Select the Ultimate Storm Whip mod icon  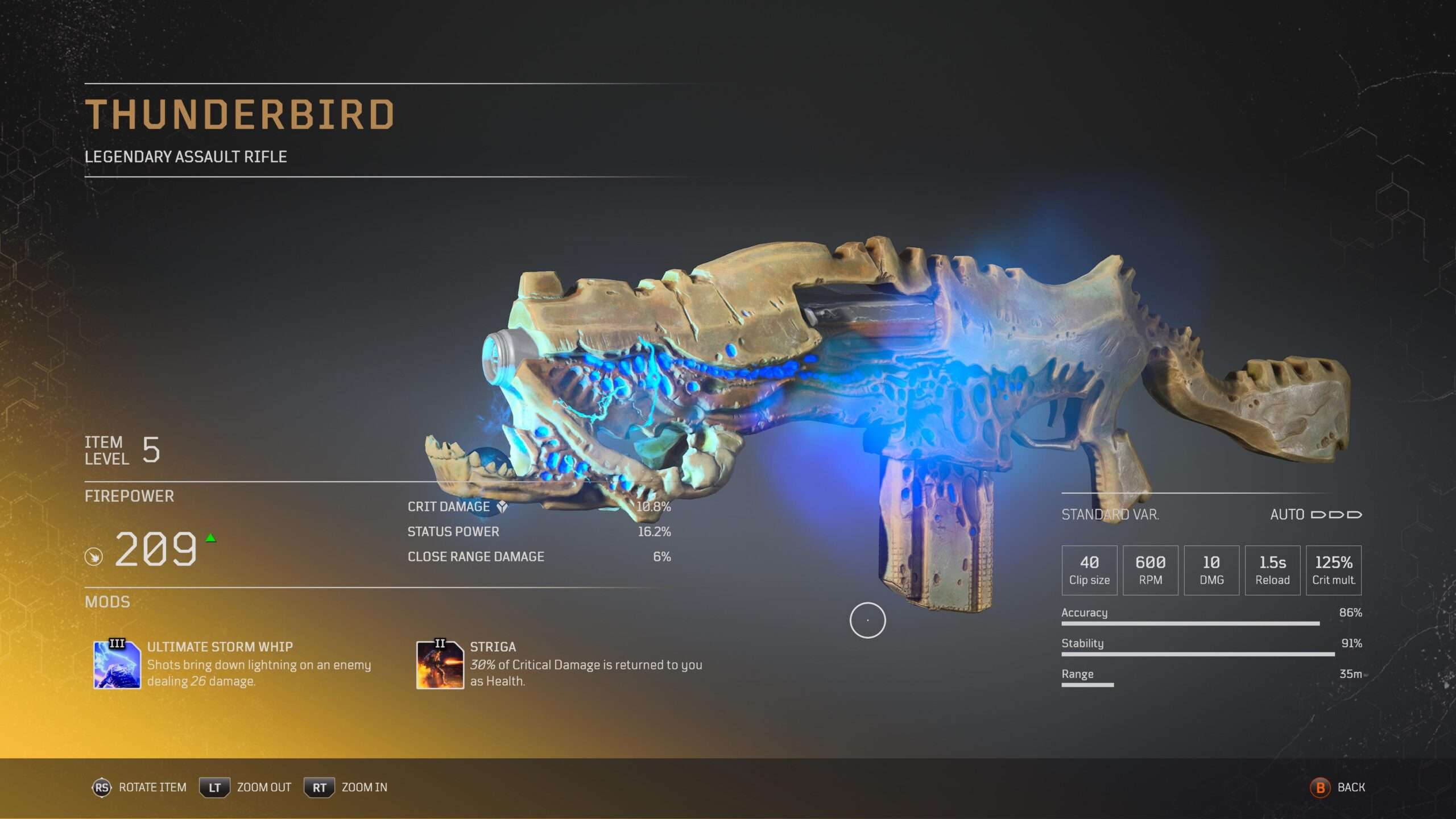[x=117, y=664]
